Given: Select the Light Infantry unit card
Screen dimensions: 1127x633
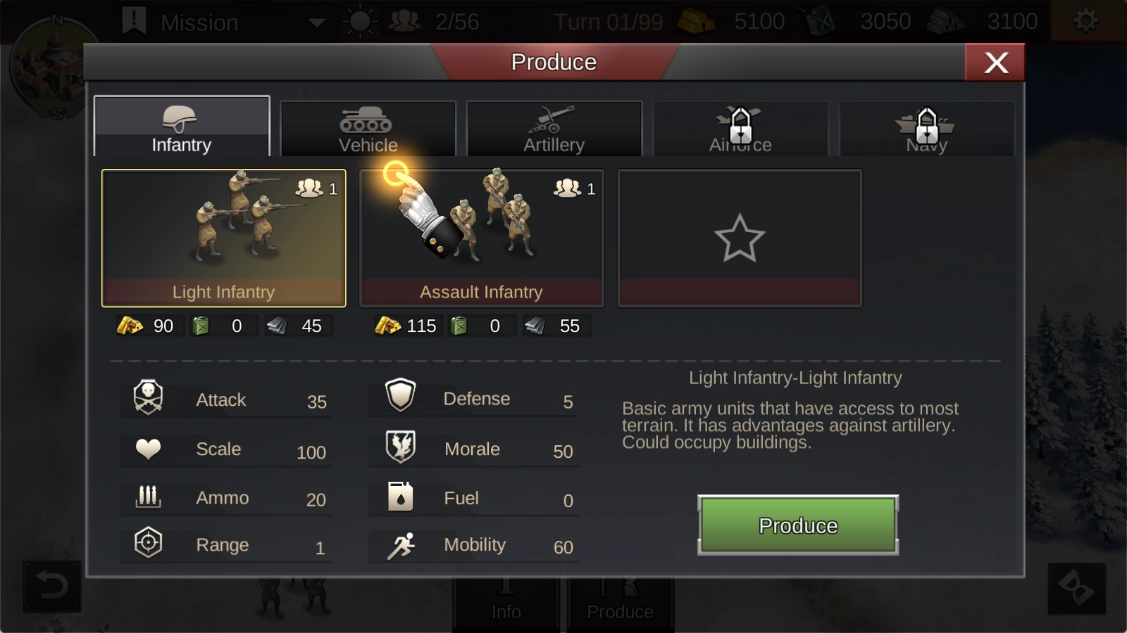Looking at the screenshot, I should click(224, 238).
